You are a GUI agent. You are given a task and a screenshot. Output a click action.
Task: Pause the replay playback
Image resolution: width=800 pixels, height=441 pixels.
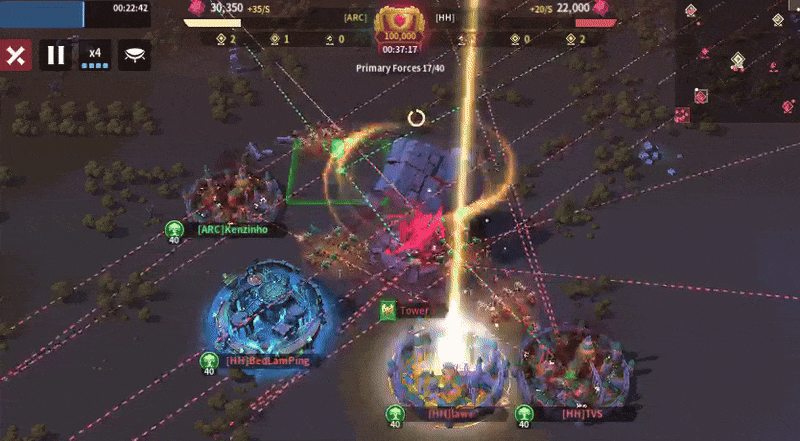tap(56, 56)
